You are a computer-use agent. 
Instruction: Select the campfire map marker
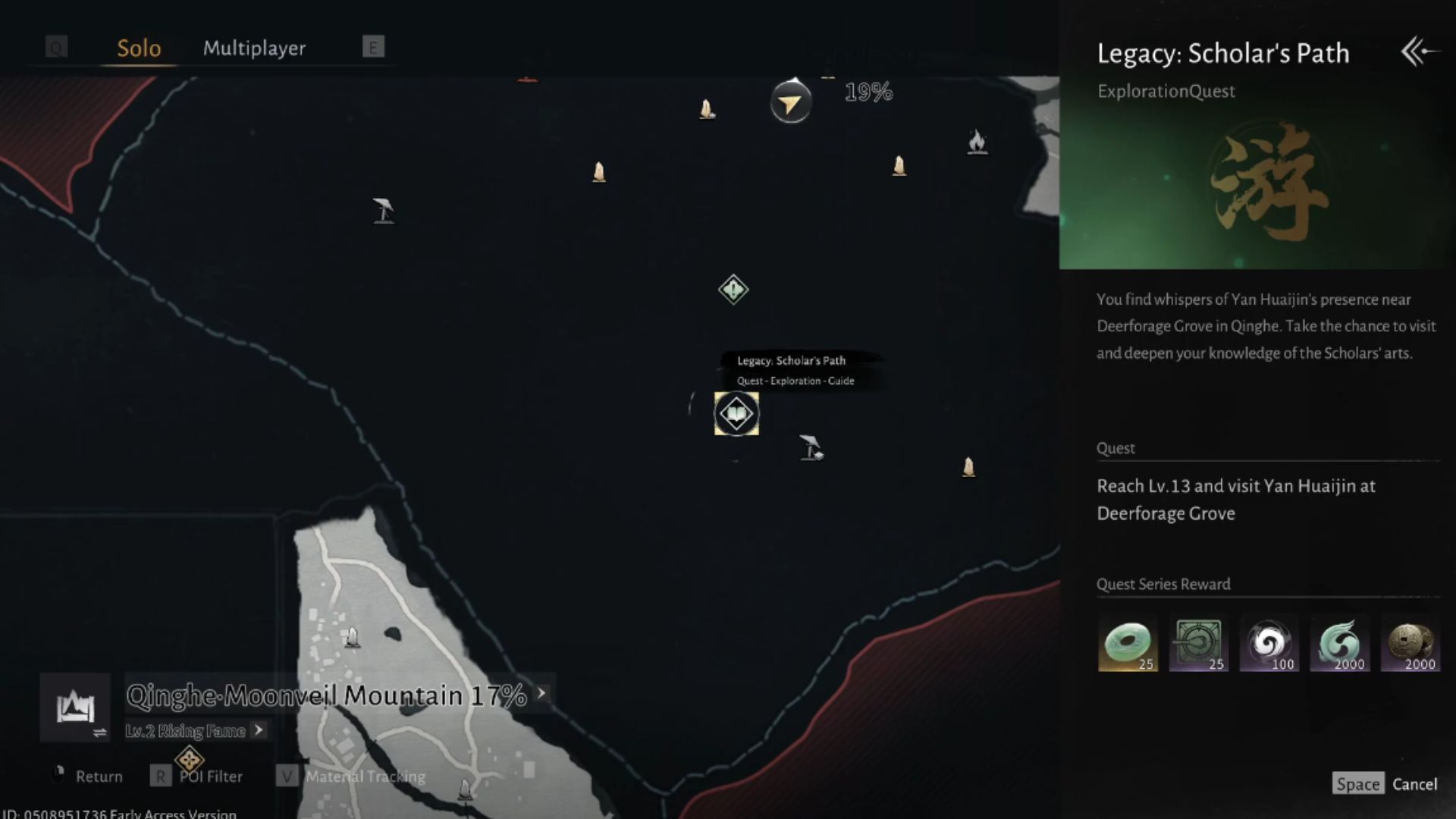click(x=977, y=141)
